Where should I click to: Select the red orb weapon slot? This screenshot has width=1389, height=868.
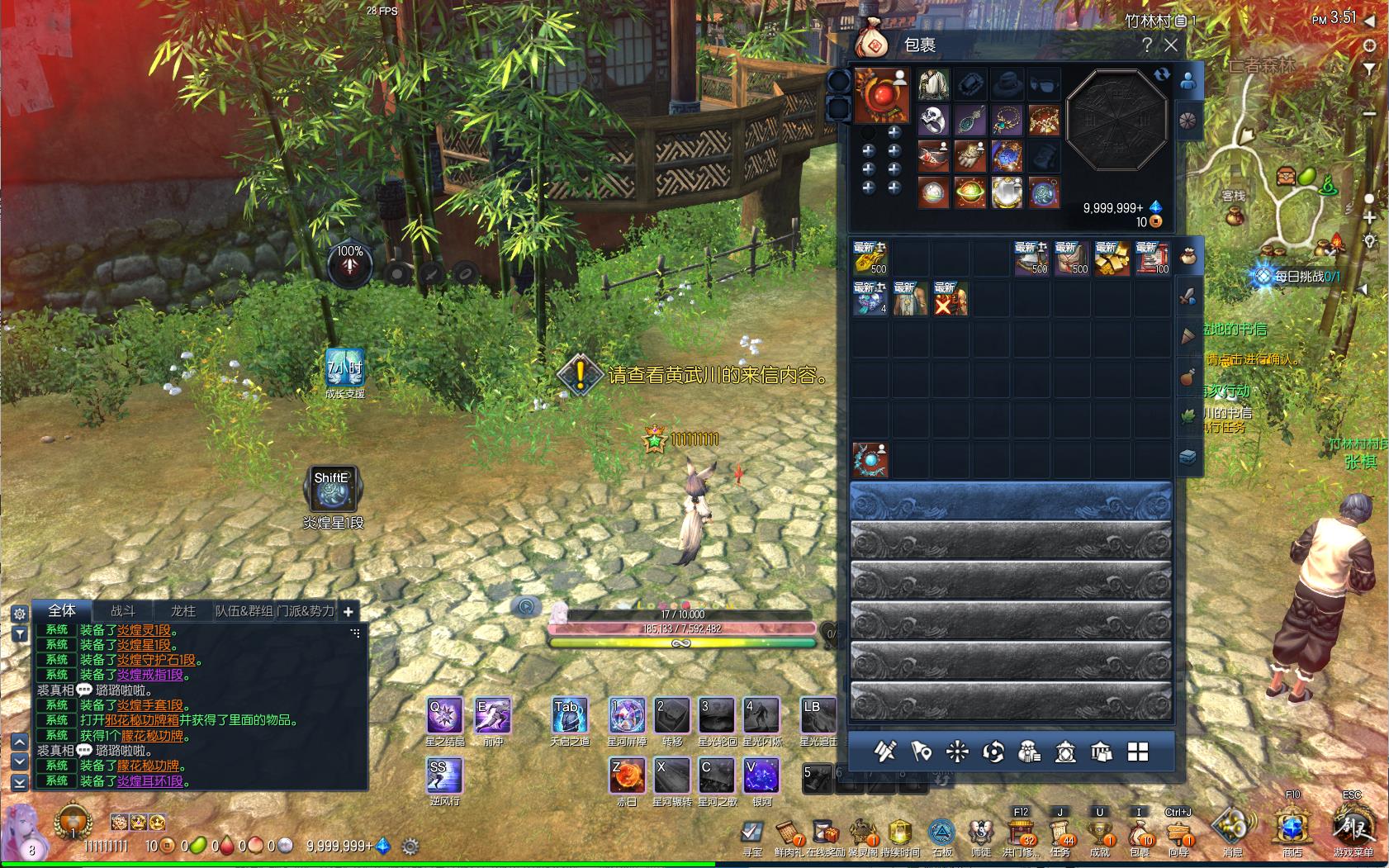pyautogui.click(x=882, y=95)
